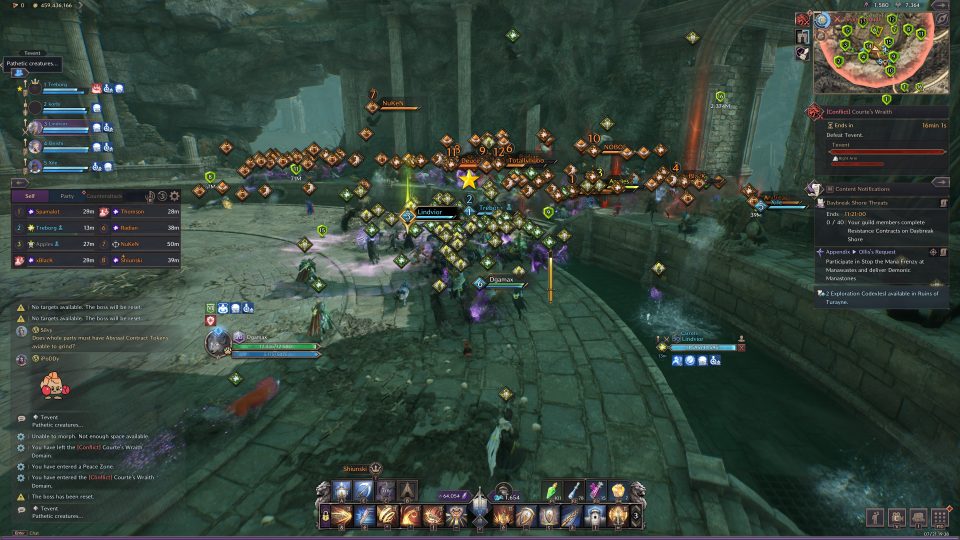Activate the first orange slash skill

[x=343, y=516]
